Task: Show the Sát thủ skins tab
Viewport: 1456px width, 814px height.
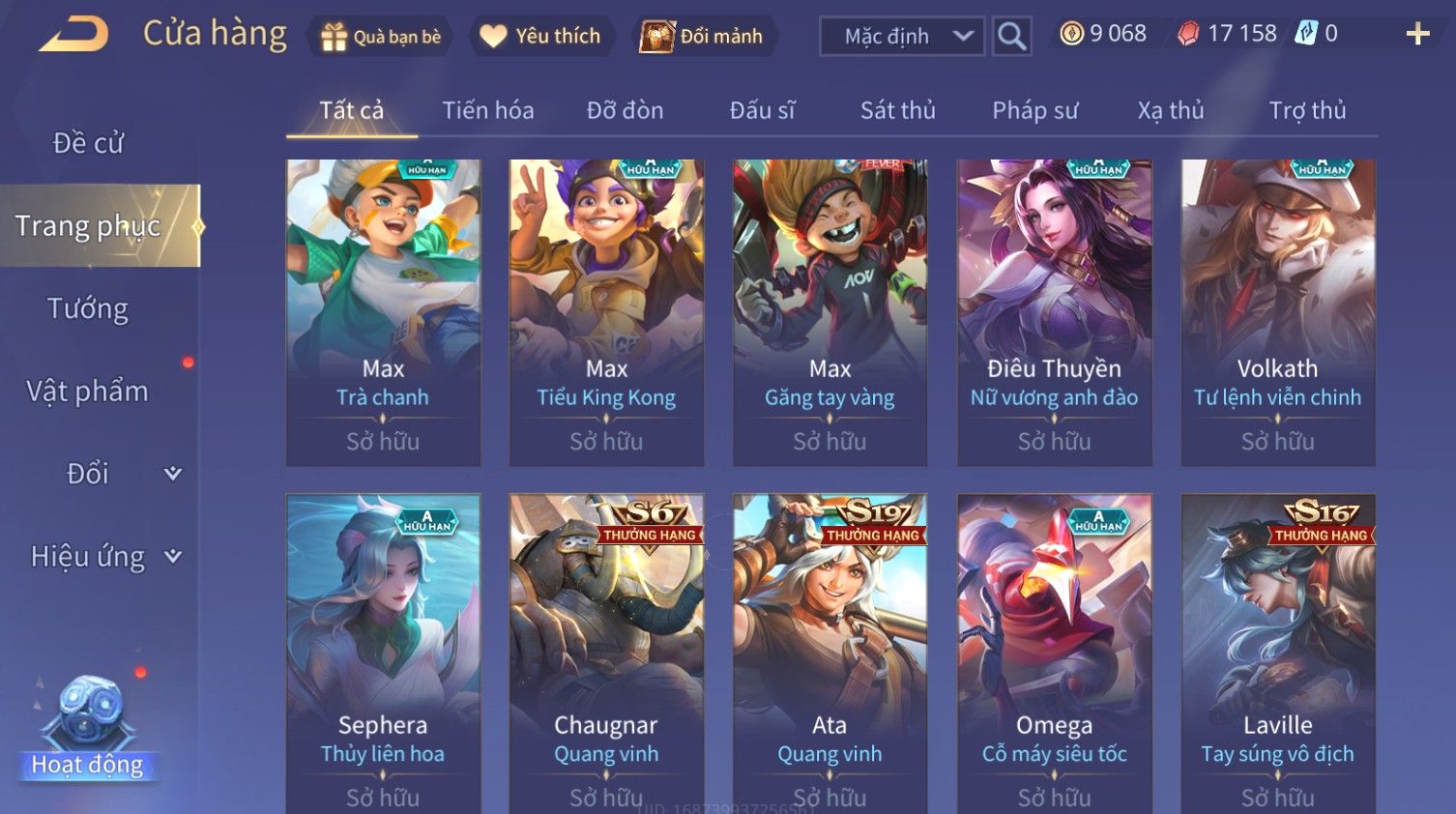Action: (x=897, y=110)
